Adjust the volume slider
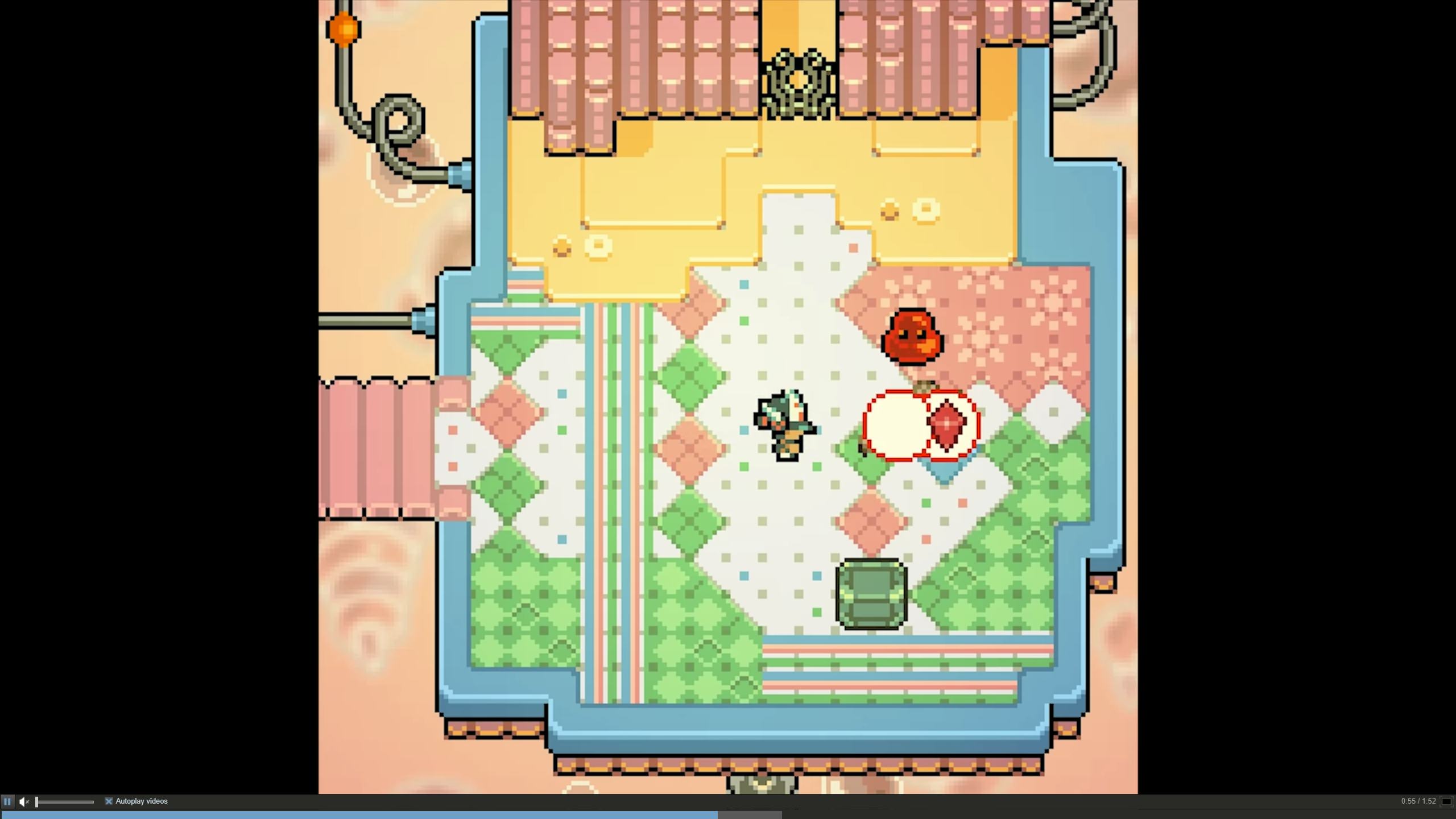Screen dimensions: 1456x819 (x=65, y=801)
